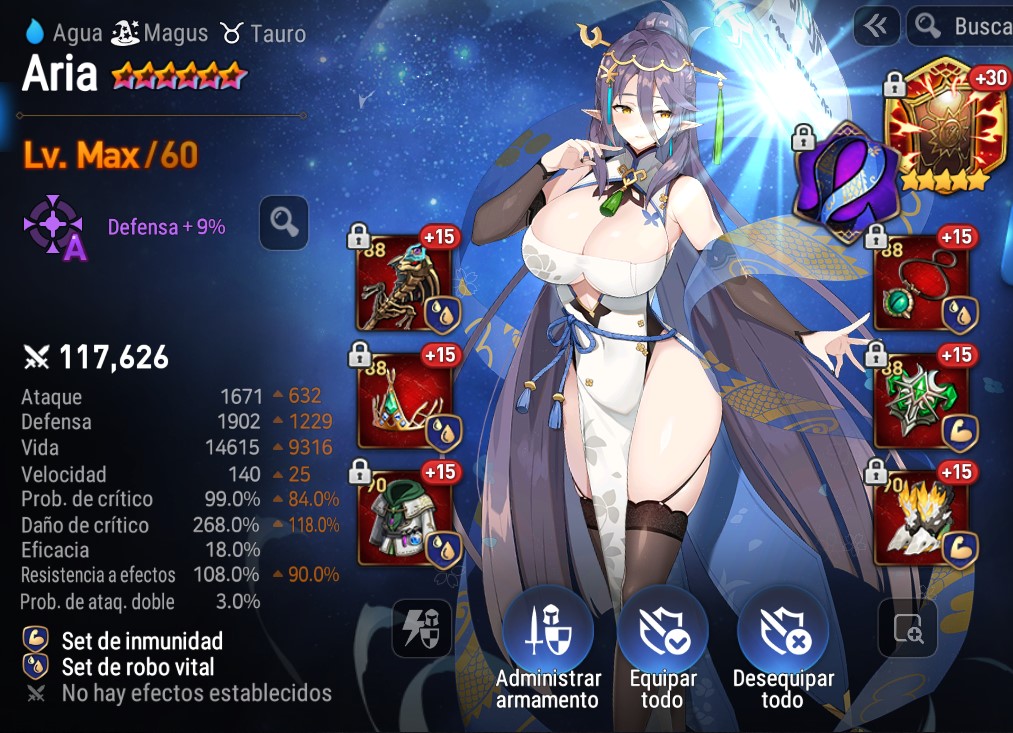Open Administrar armamento gear management
This screenshot has height=733, width=1013.
[548, 633]
